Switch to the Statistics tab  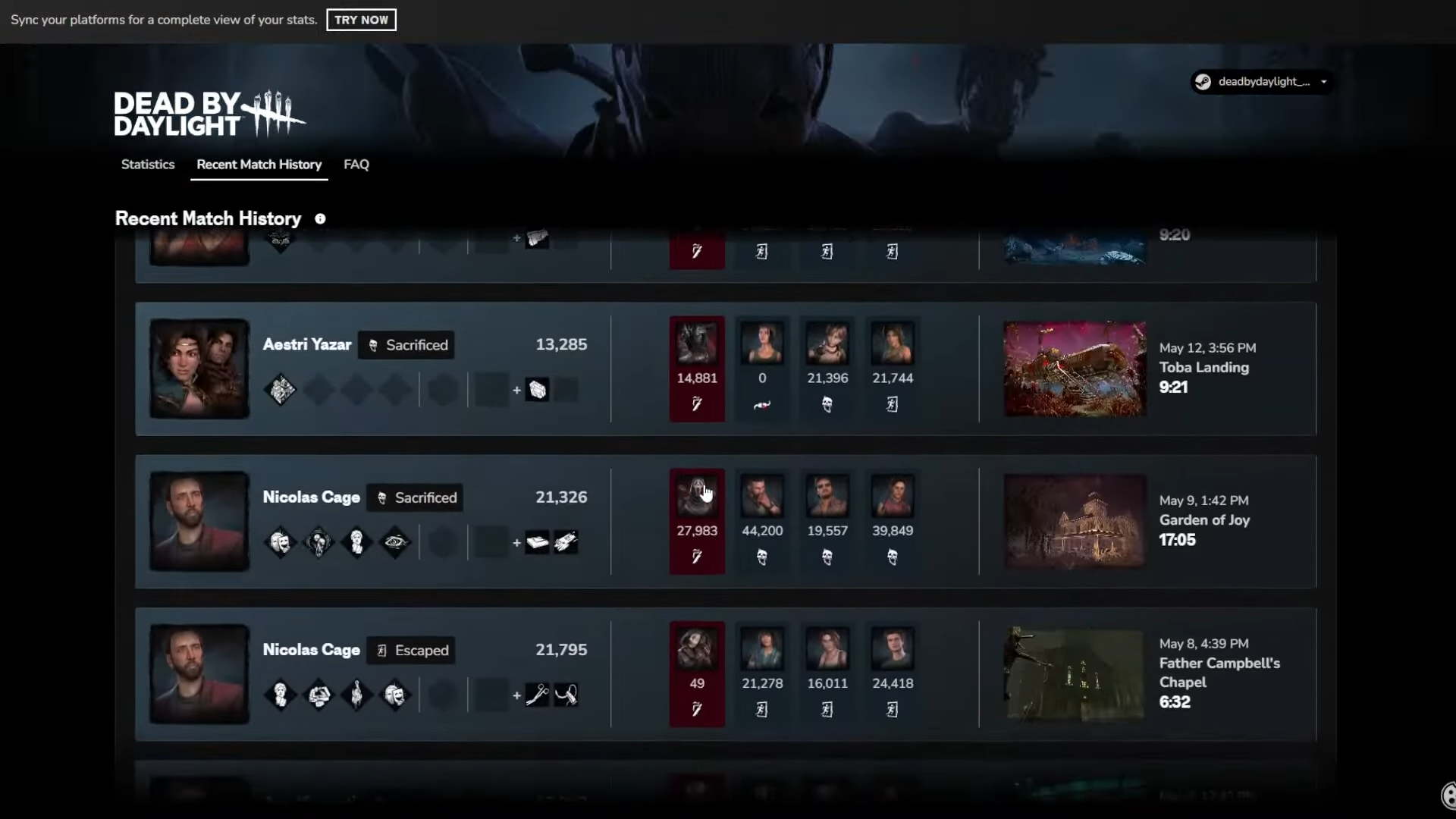[x=147, y=164]
